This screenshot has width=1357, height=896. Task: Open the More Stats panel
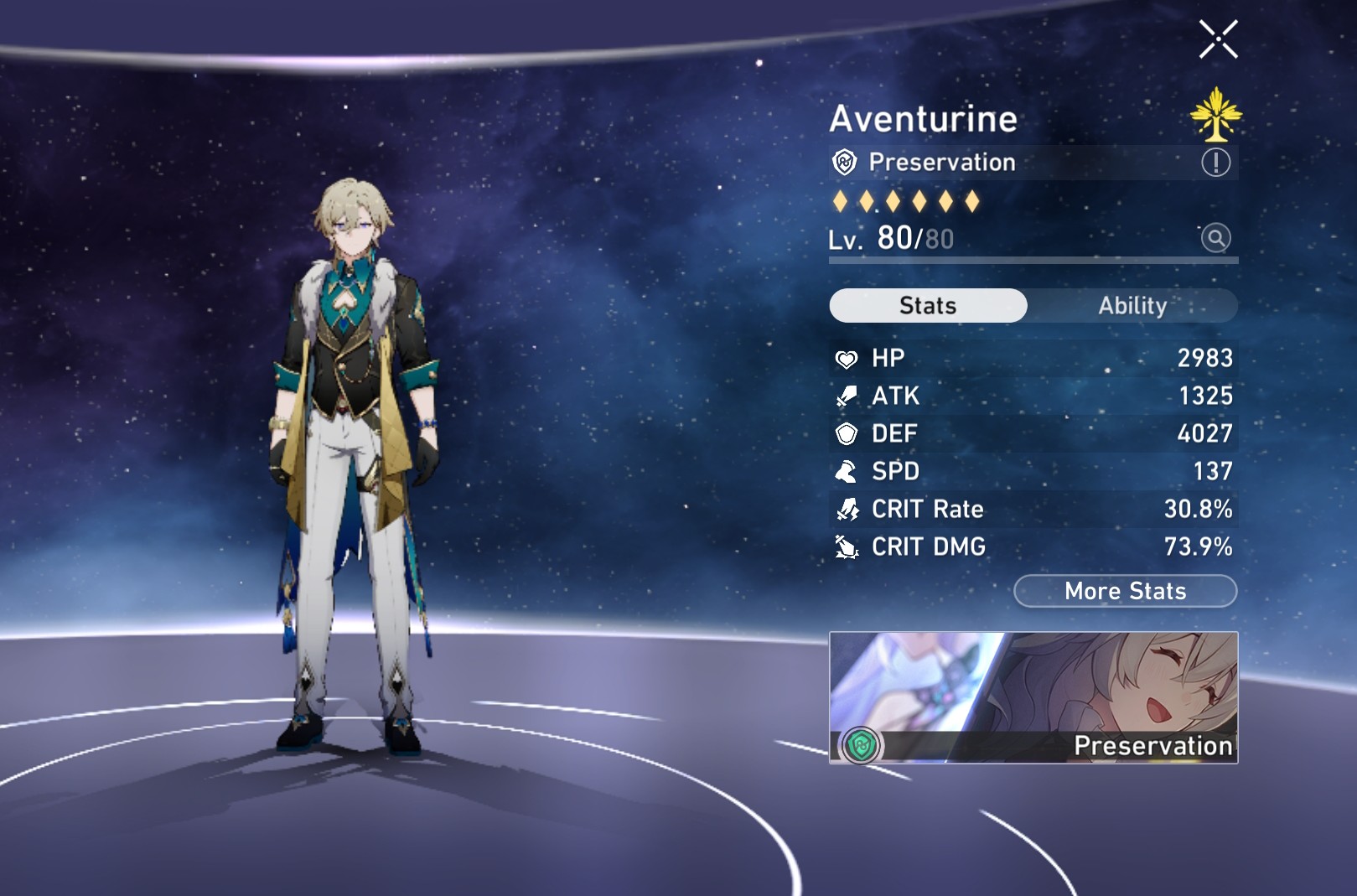(x=1124, y=591)
